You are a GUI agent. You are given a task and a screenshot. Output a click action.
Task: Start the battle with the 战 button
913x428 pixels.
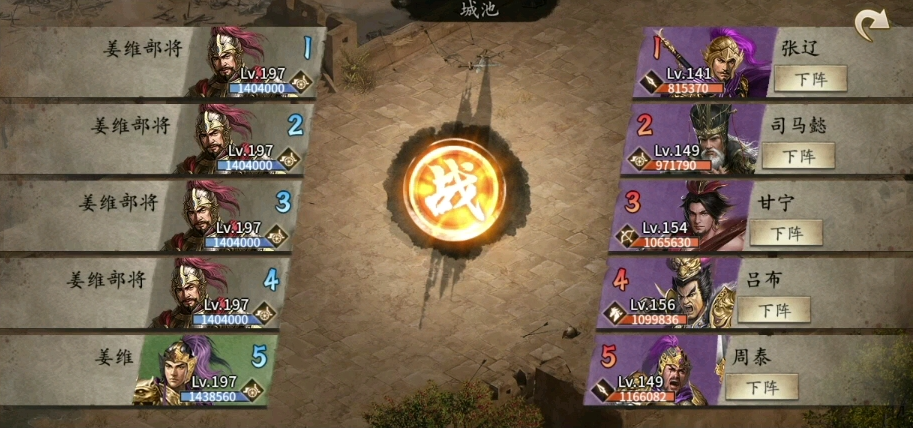pyautogui.click(x=453, y=192)
